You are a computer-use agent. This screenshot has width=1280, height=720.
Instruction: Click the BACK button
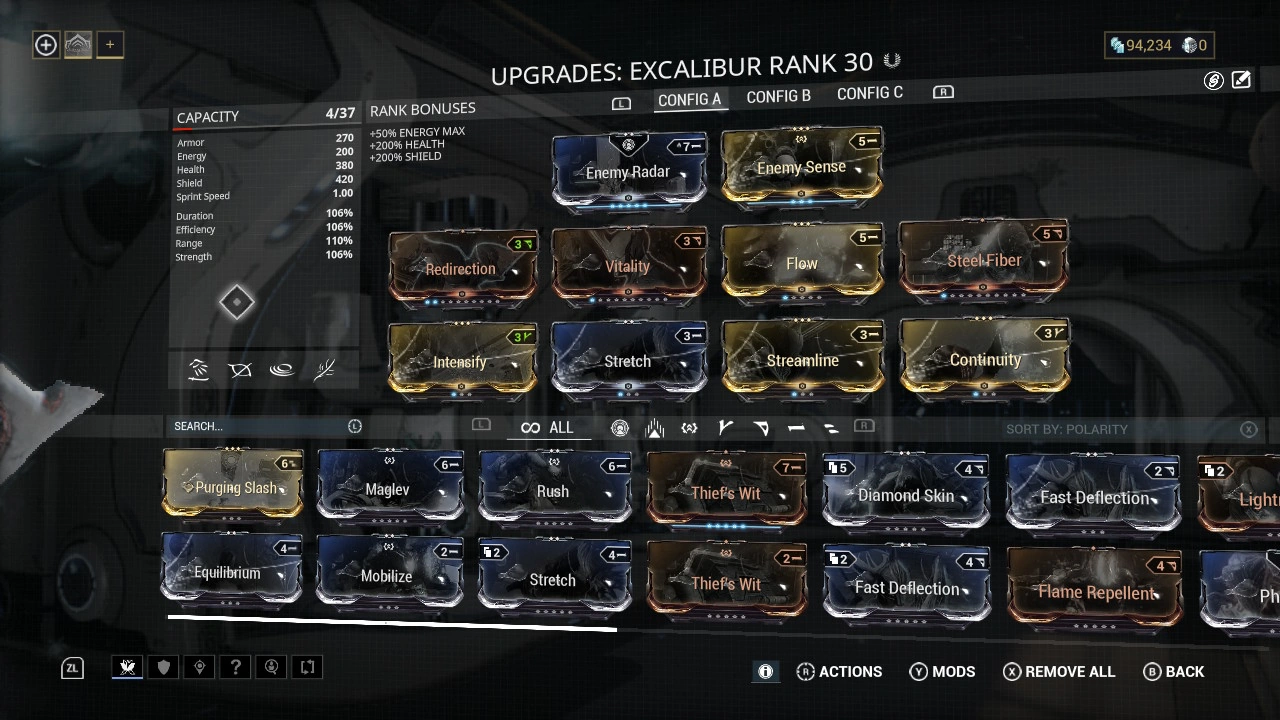pyautogui.click(x=1174, y=671)
